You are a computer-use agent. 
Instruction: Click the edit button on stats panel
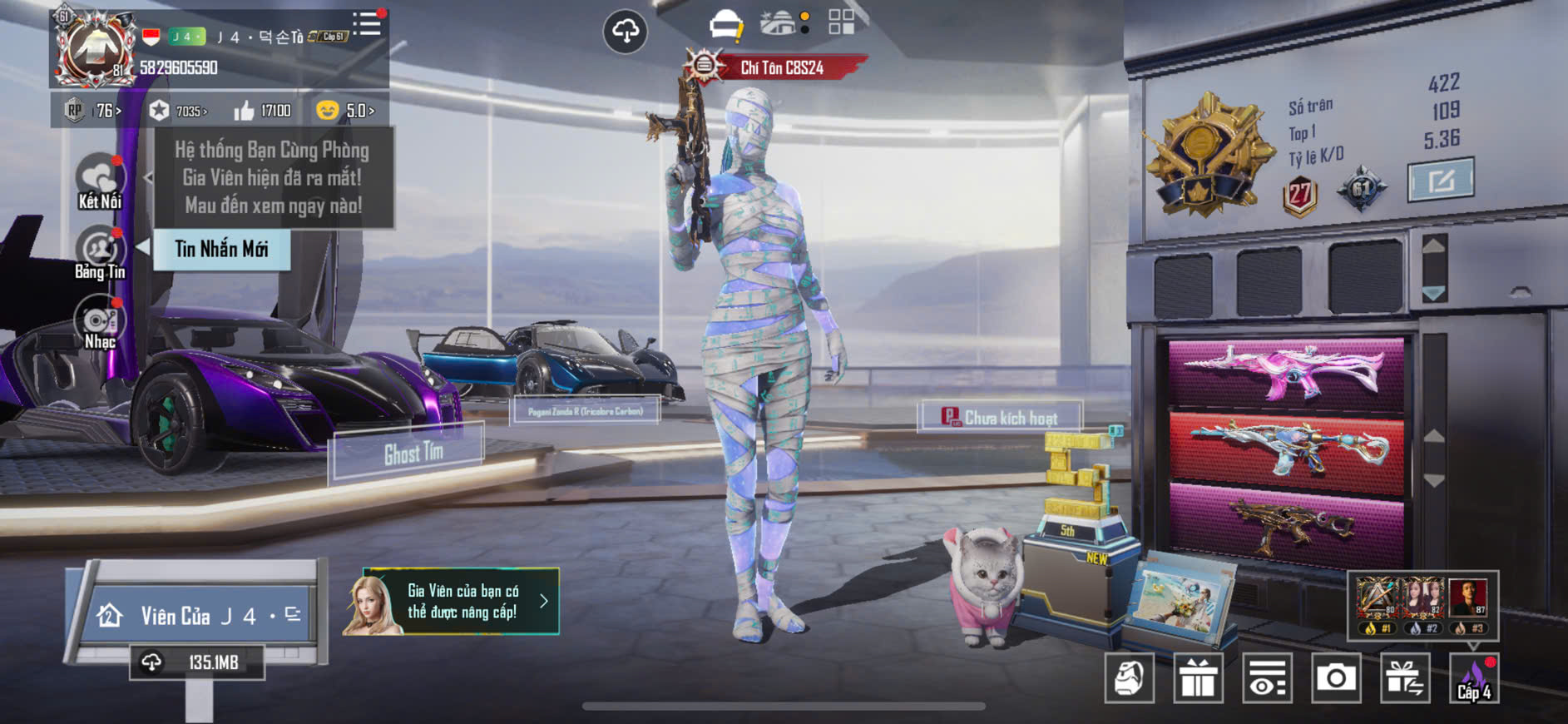[1441, 180]
